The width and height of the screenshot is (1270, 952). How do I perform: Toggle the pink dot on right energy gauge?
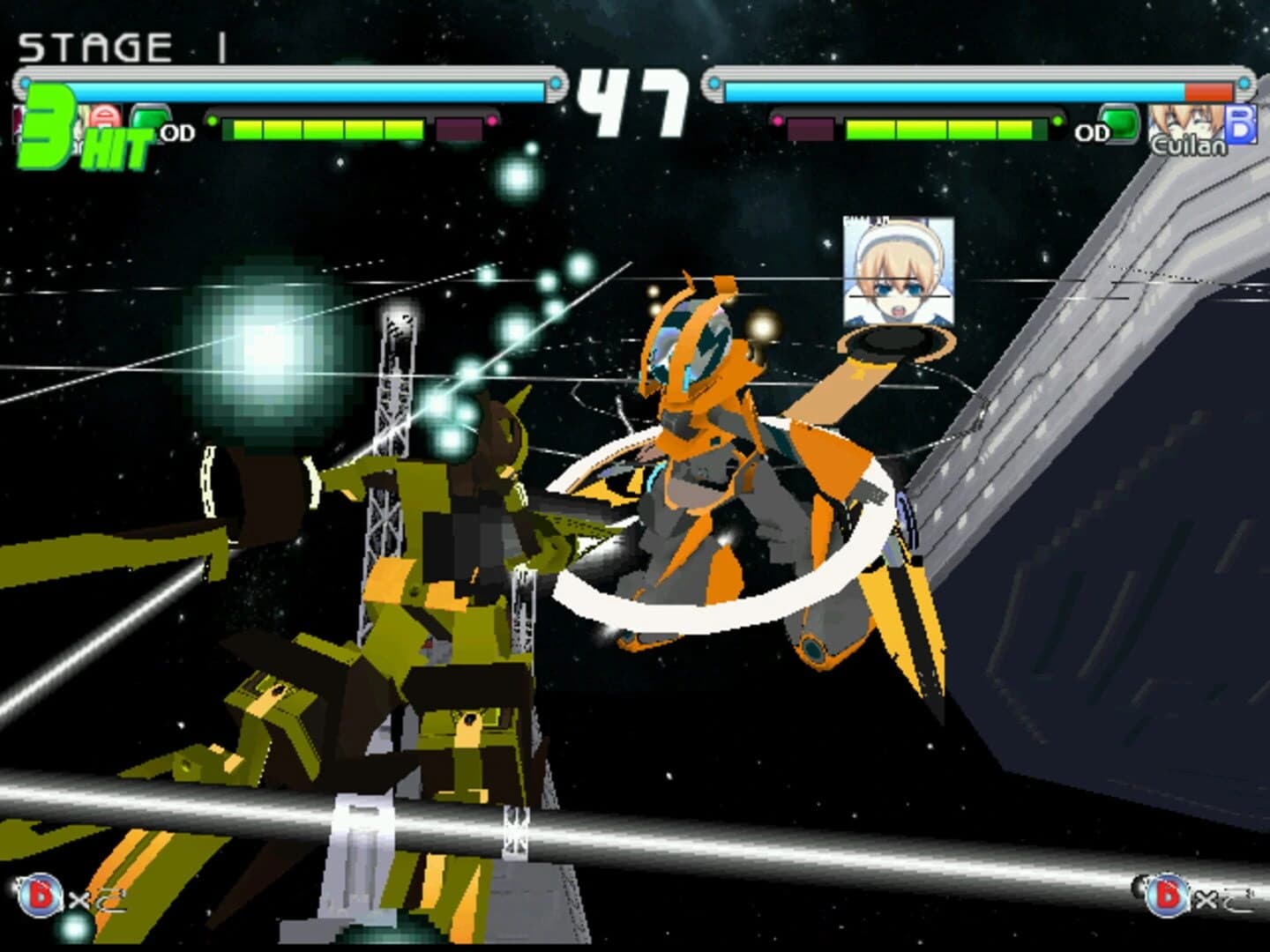click(x=778, y=120)
